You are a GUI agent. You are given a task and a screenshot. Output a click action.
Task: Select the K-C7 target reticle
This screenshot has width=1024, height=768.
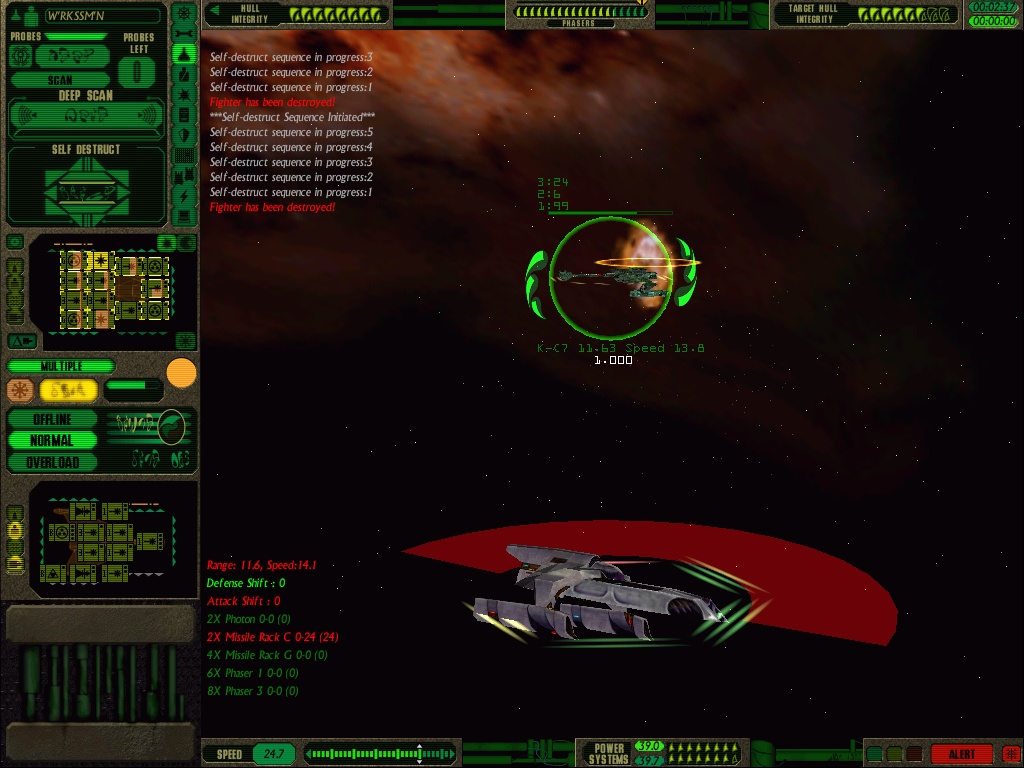pos(610,277)
